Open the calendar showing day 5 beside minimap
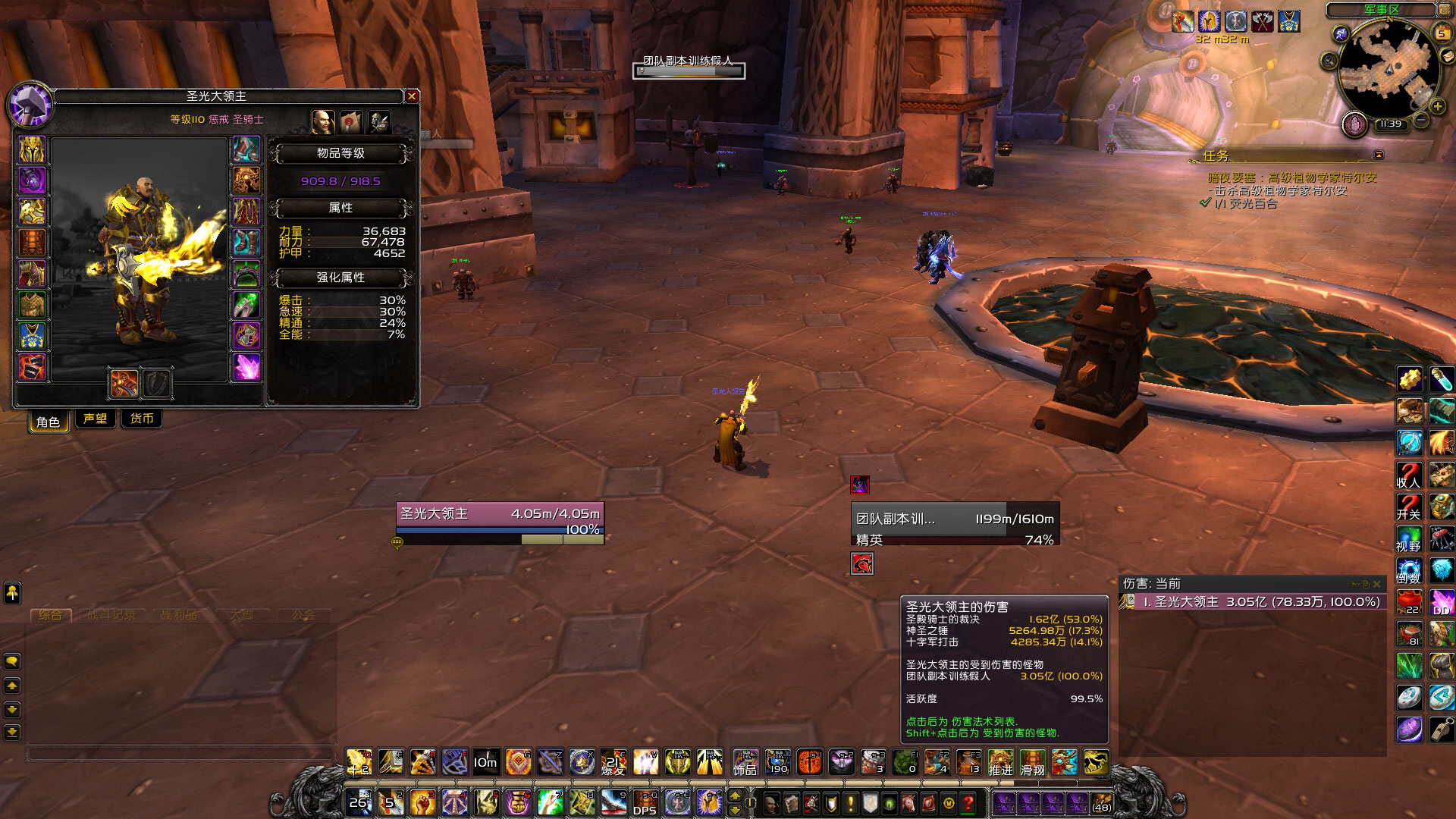Image resolution: width=1456 pixels, height=819 pixels. coord(1442,33)
